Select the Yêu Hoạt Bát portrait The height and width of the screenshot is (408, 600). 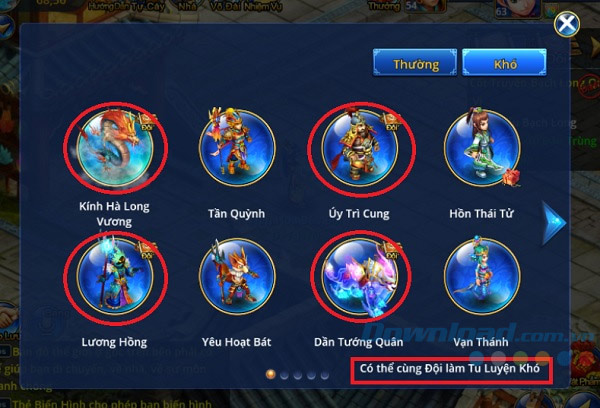[236, 277]
